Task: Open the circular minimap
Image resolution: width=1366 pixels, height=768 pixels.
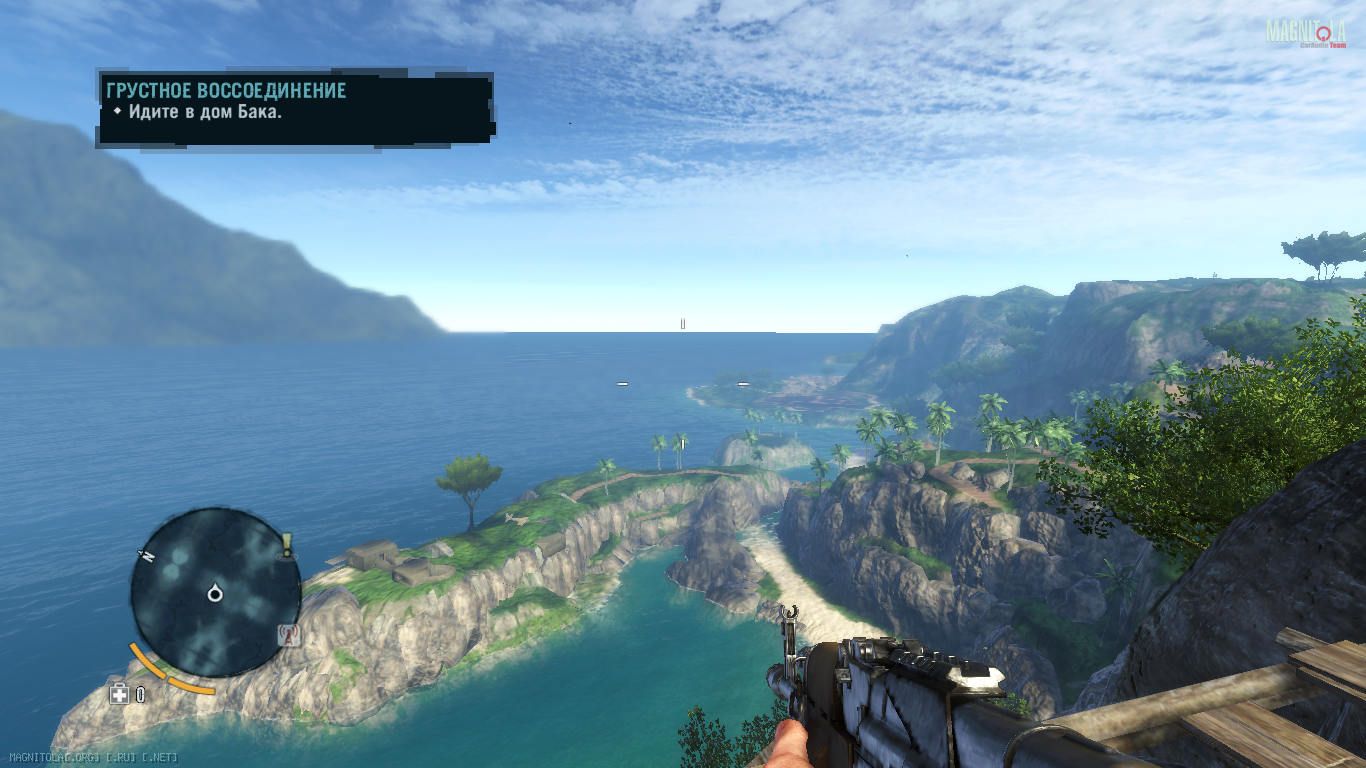Action: 215,593
